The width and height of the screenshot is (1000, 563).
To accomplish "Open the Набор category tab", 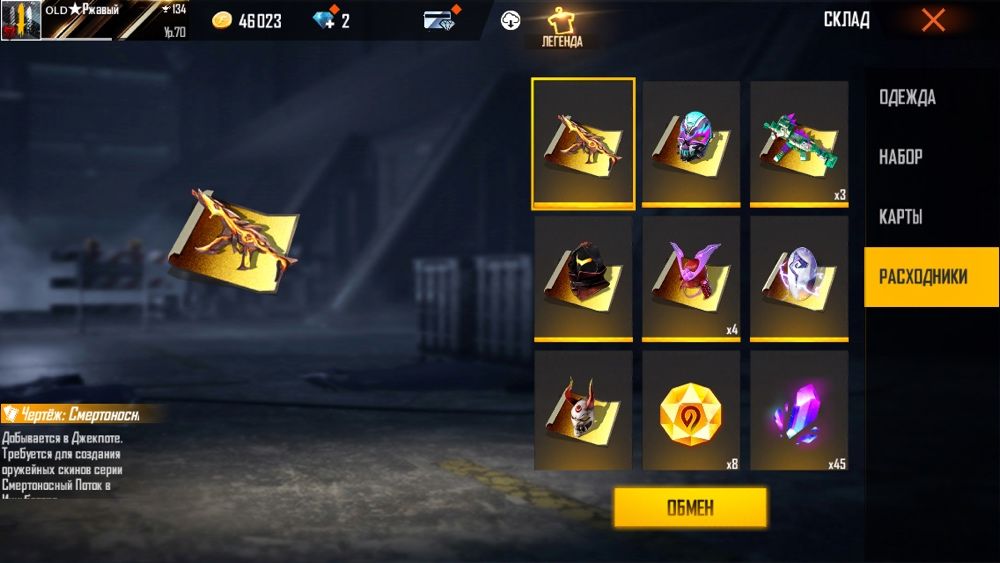I will point(901,157).
